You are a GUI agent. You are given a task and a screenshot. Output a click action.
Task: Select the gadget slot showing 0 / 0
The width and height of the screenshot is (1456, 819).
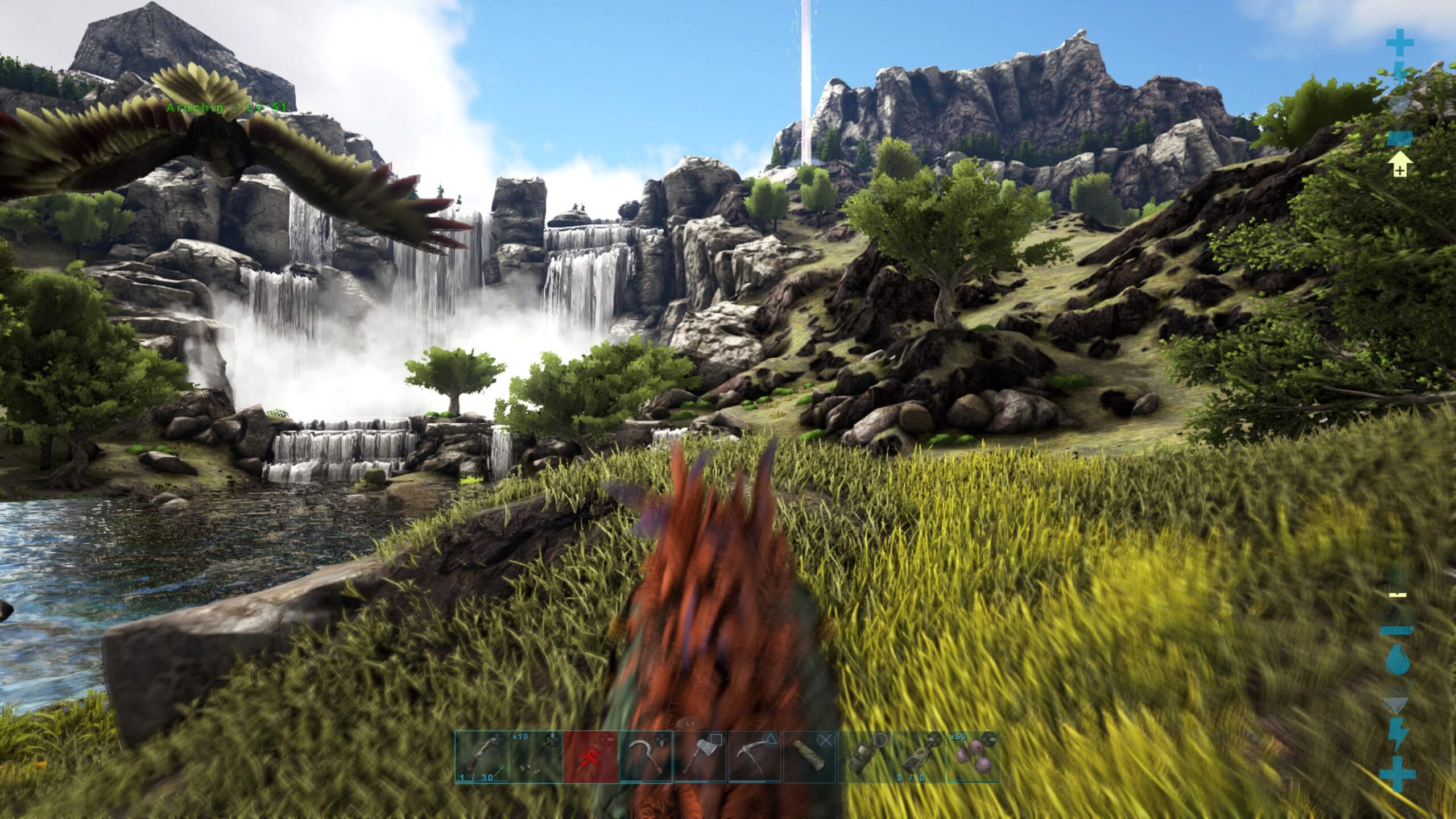919,757
